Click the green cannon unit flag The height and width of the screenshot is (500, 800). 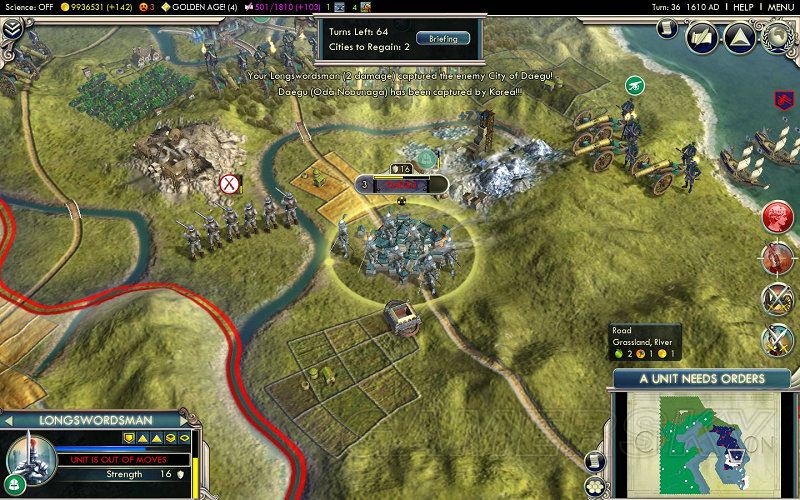(634, 87)
